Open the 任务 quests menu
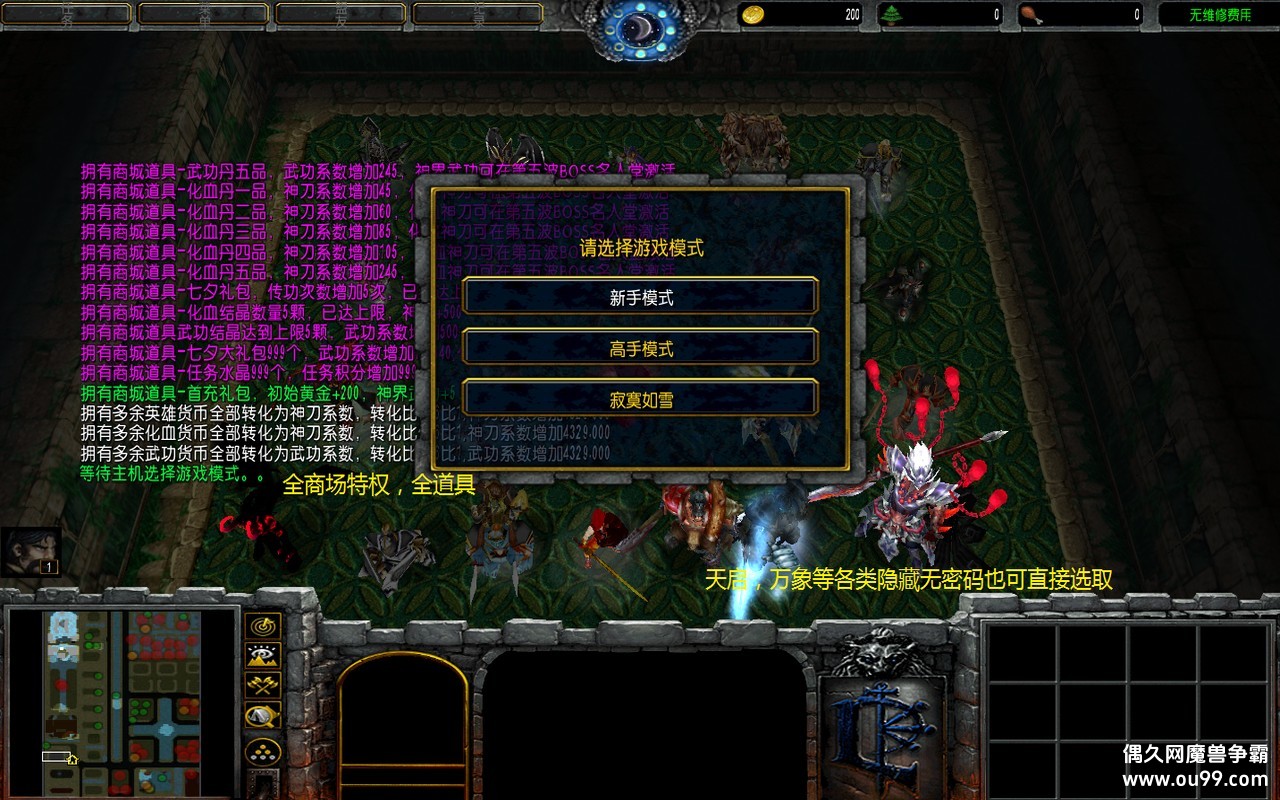Viewport: 1280px width, 800px height. tap(68, 13)
